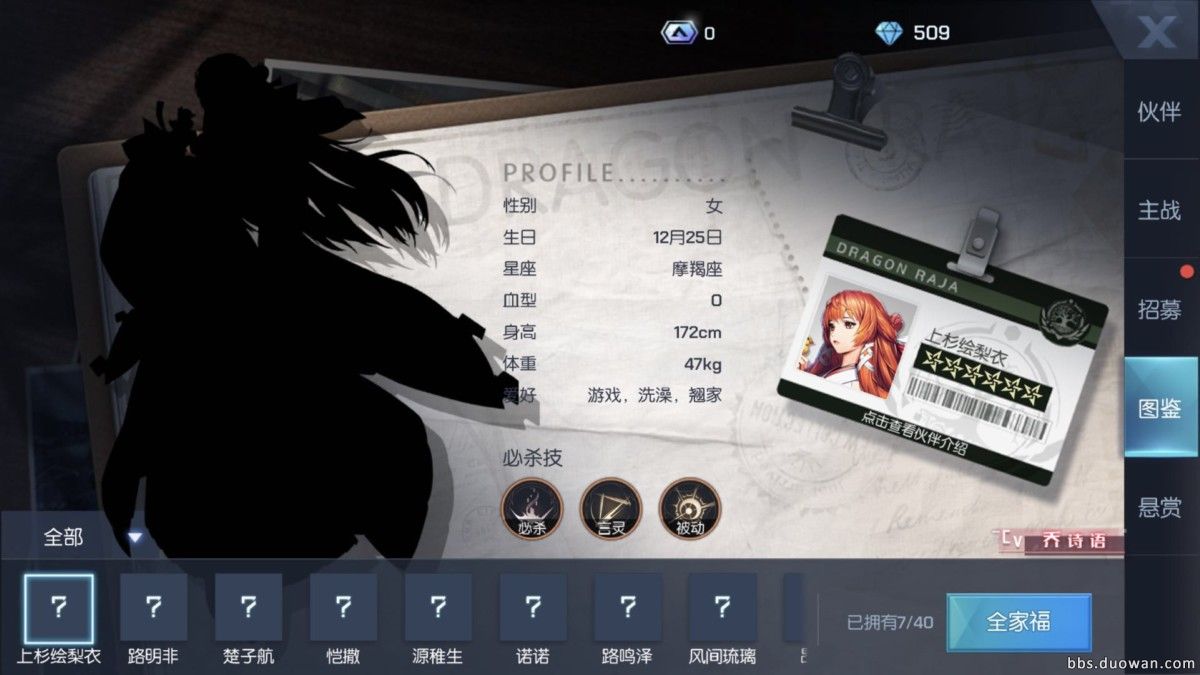
Task: Open the 悬赏 bounty tab
Action: 1159,507
